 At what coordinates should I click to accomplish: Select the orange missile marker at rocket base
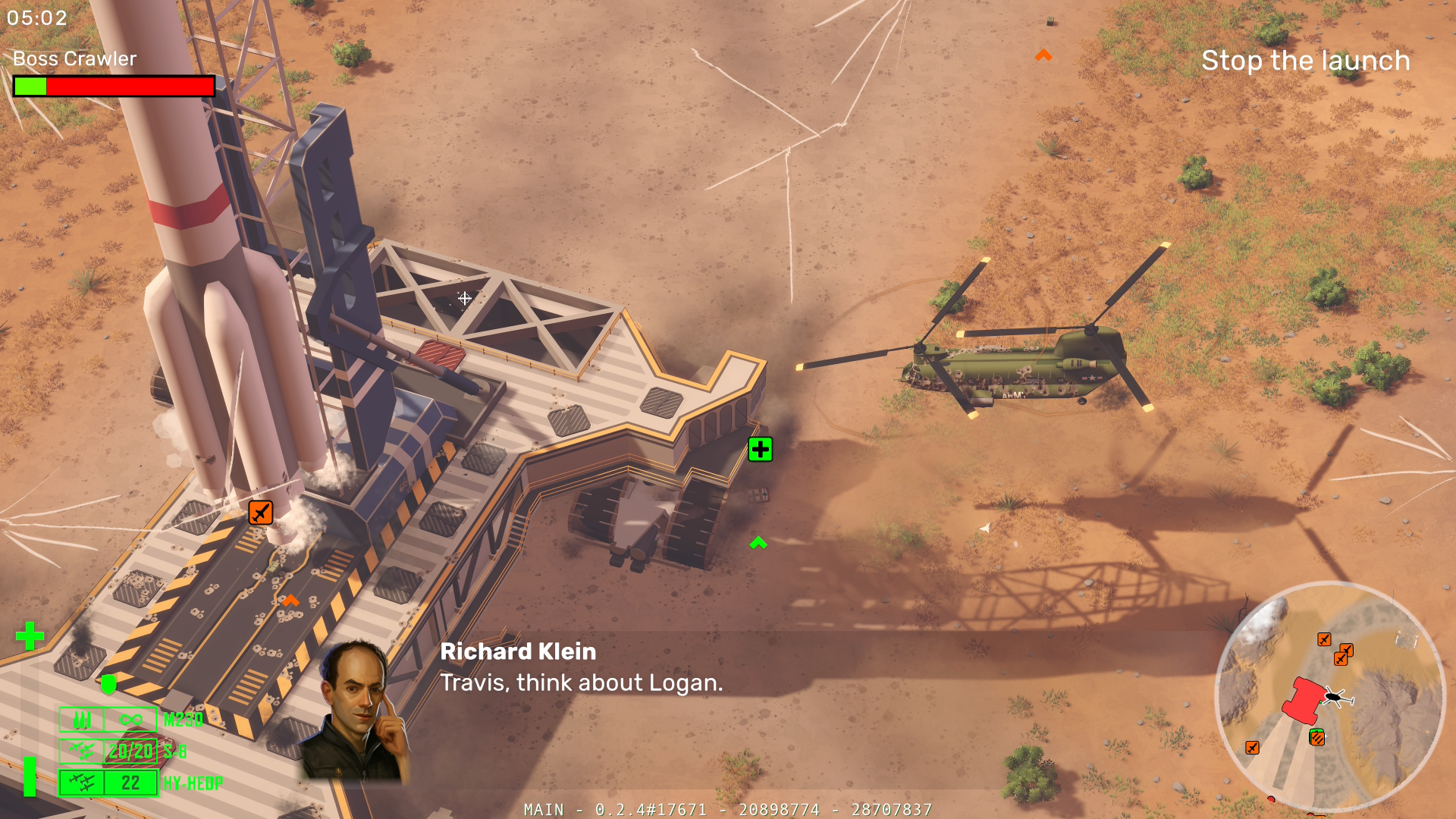click(260, 513)
